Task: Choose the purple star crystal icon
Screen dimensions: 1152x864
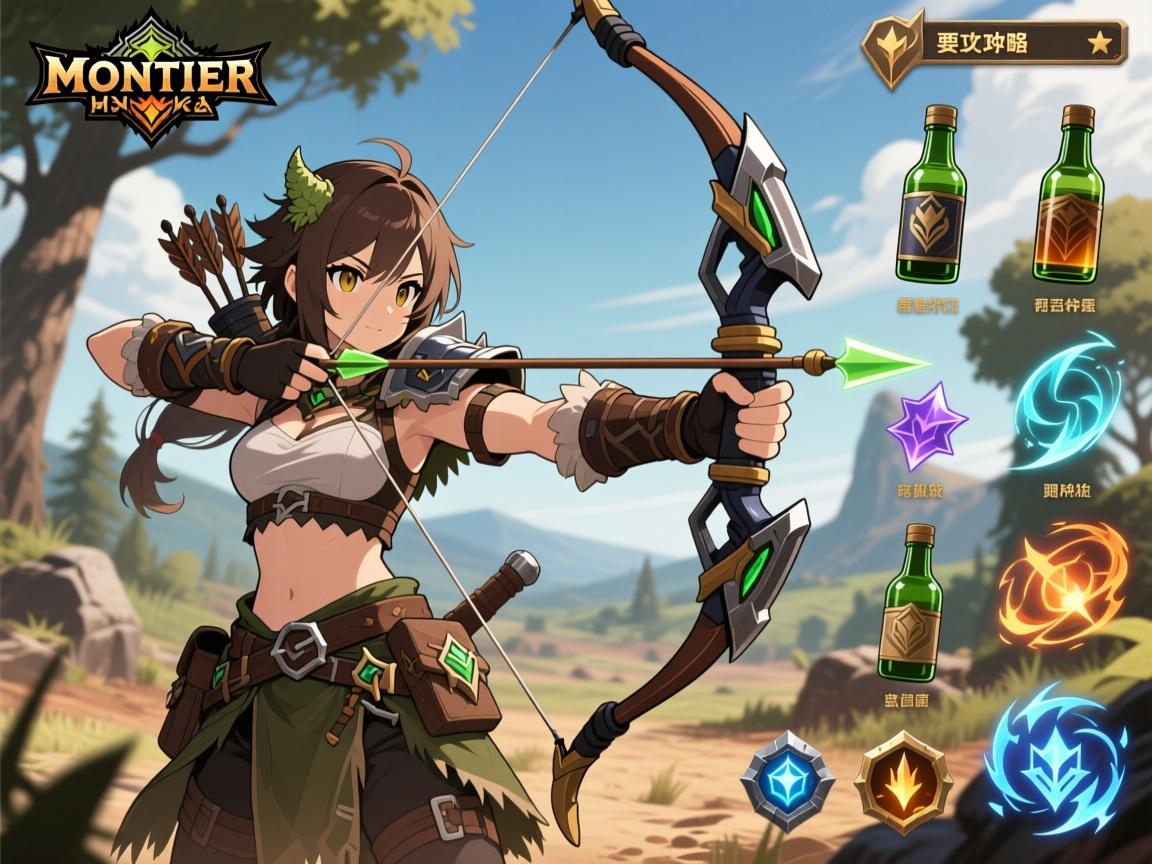Action: coord(925,426)
